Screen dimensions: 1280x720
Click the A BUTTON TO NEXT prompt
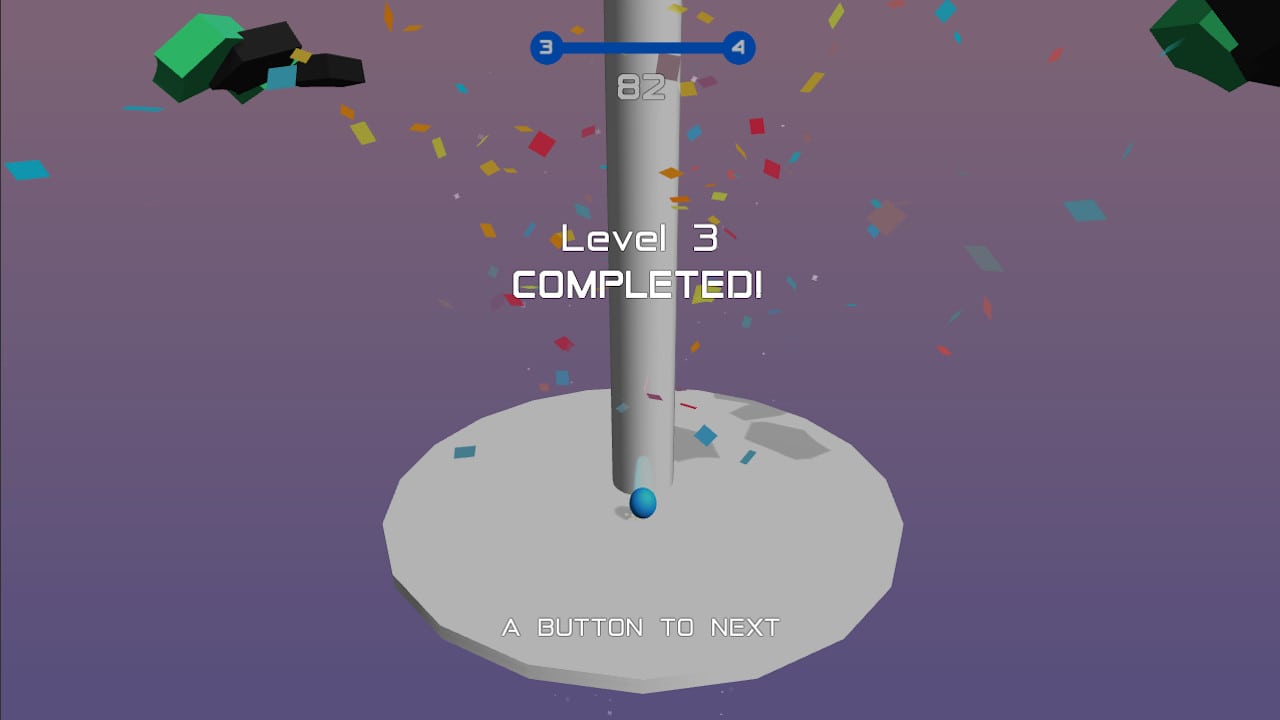click(x=640, y=627)
